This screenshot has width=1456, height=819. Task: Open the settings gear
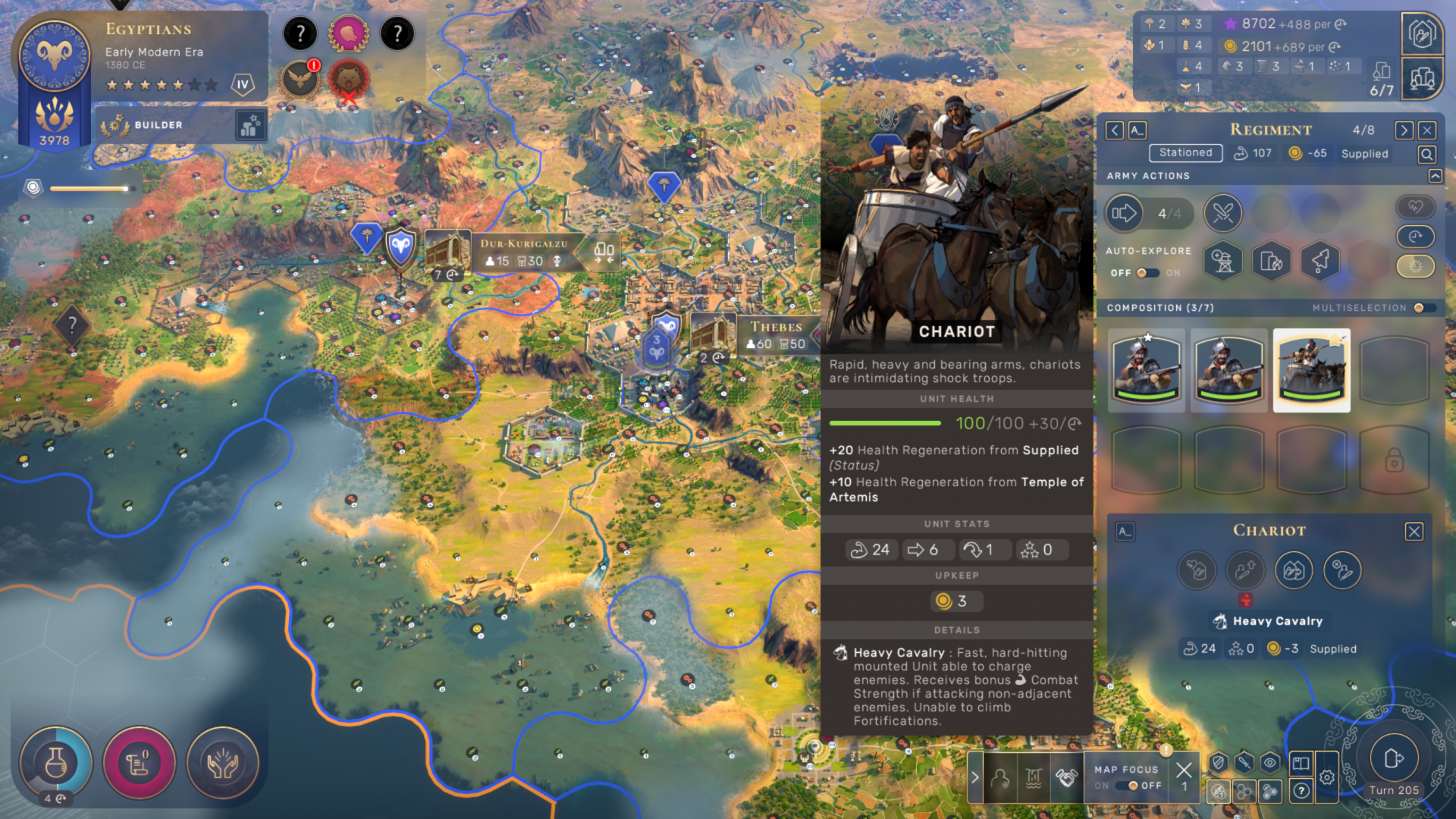[x=1326, y=777]
